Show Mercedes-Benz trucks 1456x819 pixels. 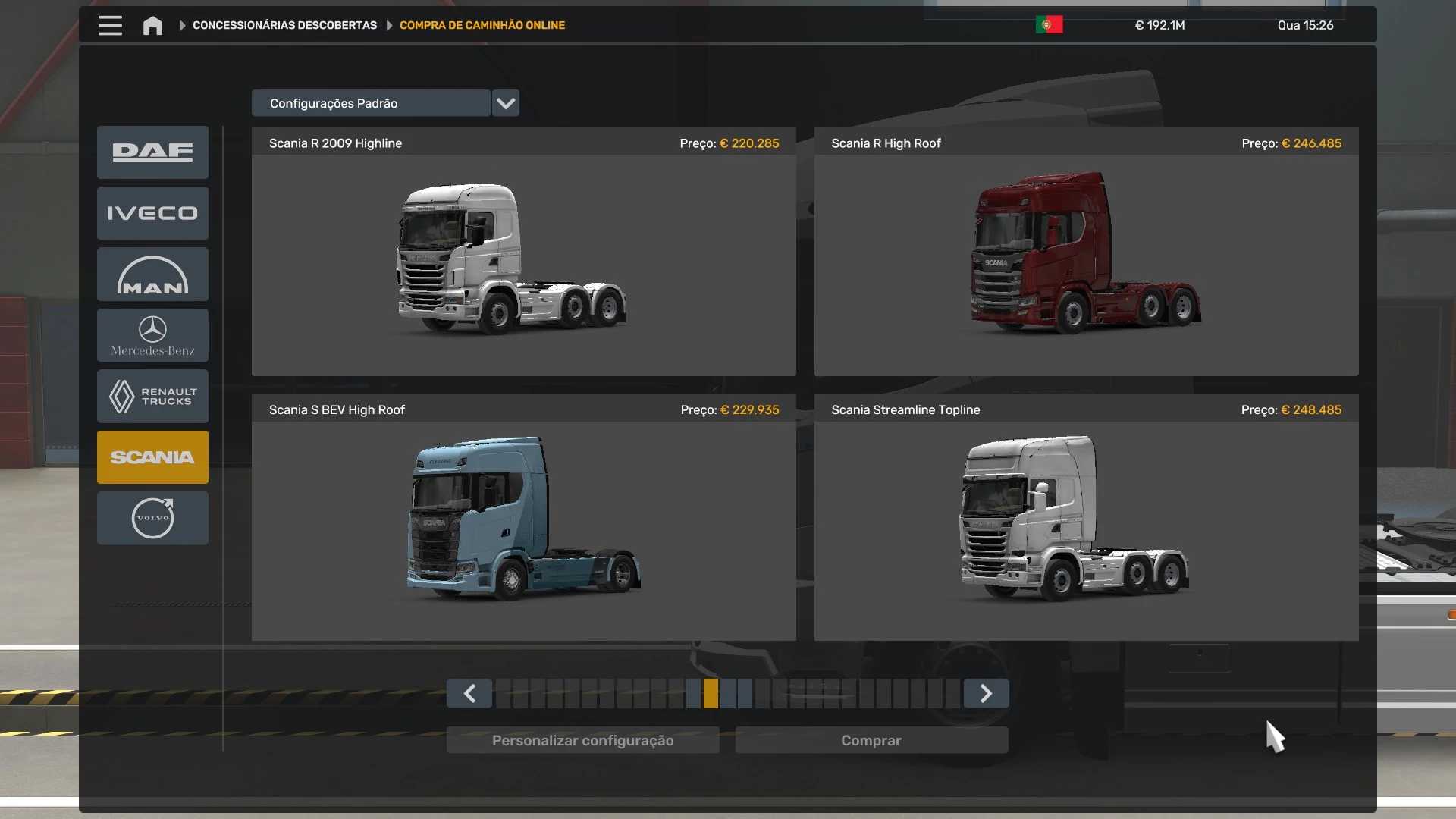coord(152,335)
